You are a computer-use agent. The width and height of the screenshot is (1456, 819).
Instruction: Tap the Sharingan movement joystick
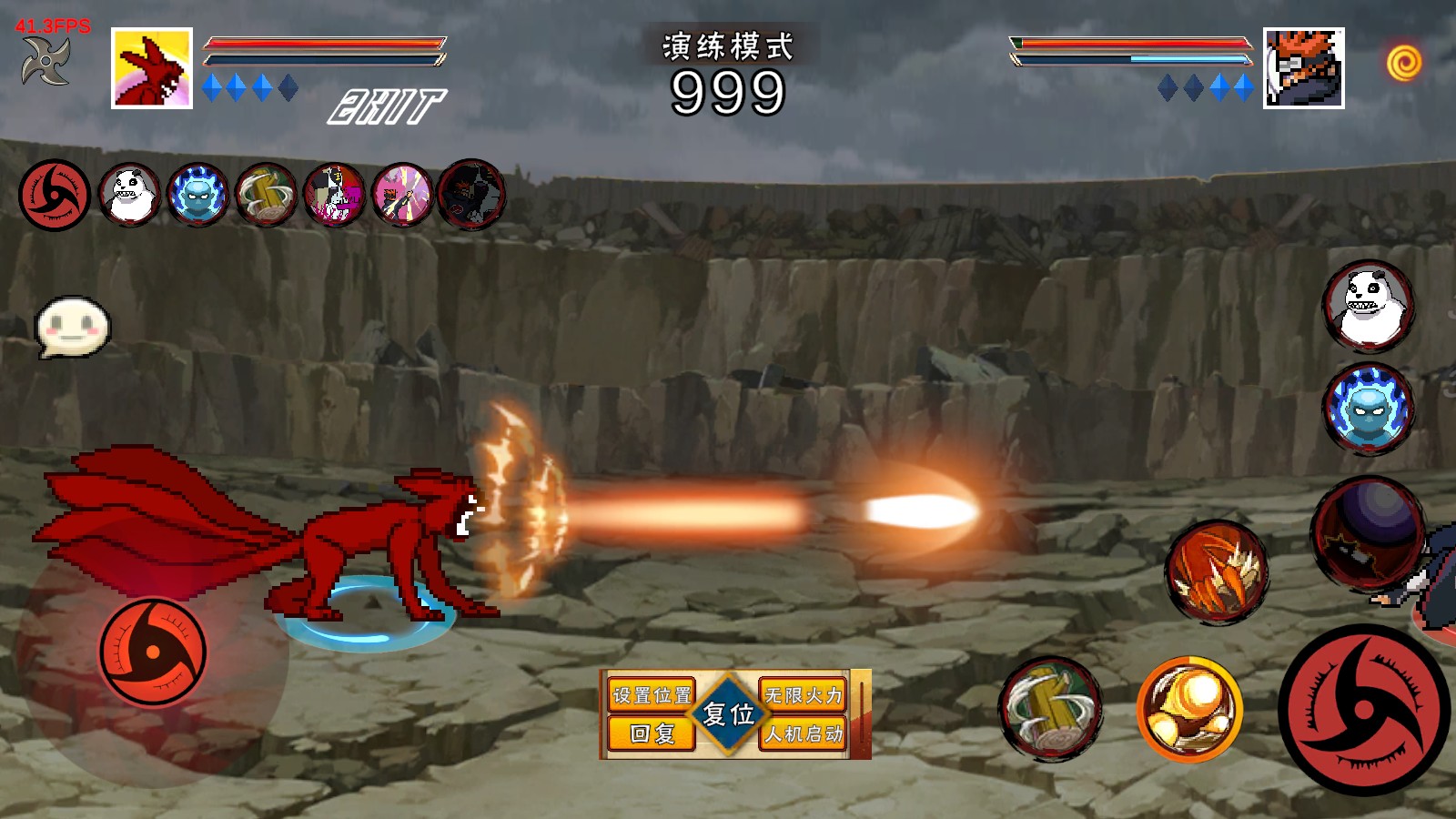(153, 652)
